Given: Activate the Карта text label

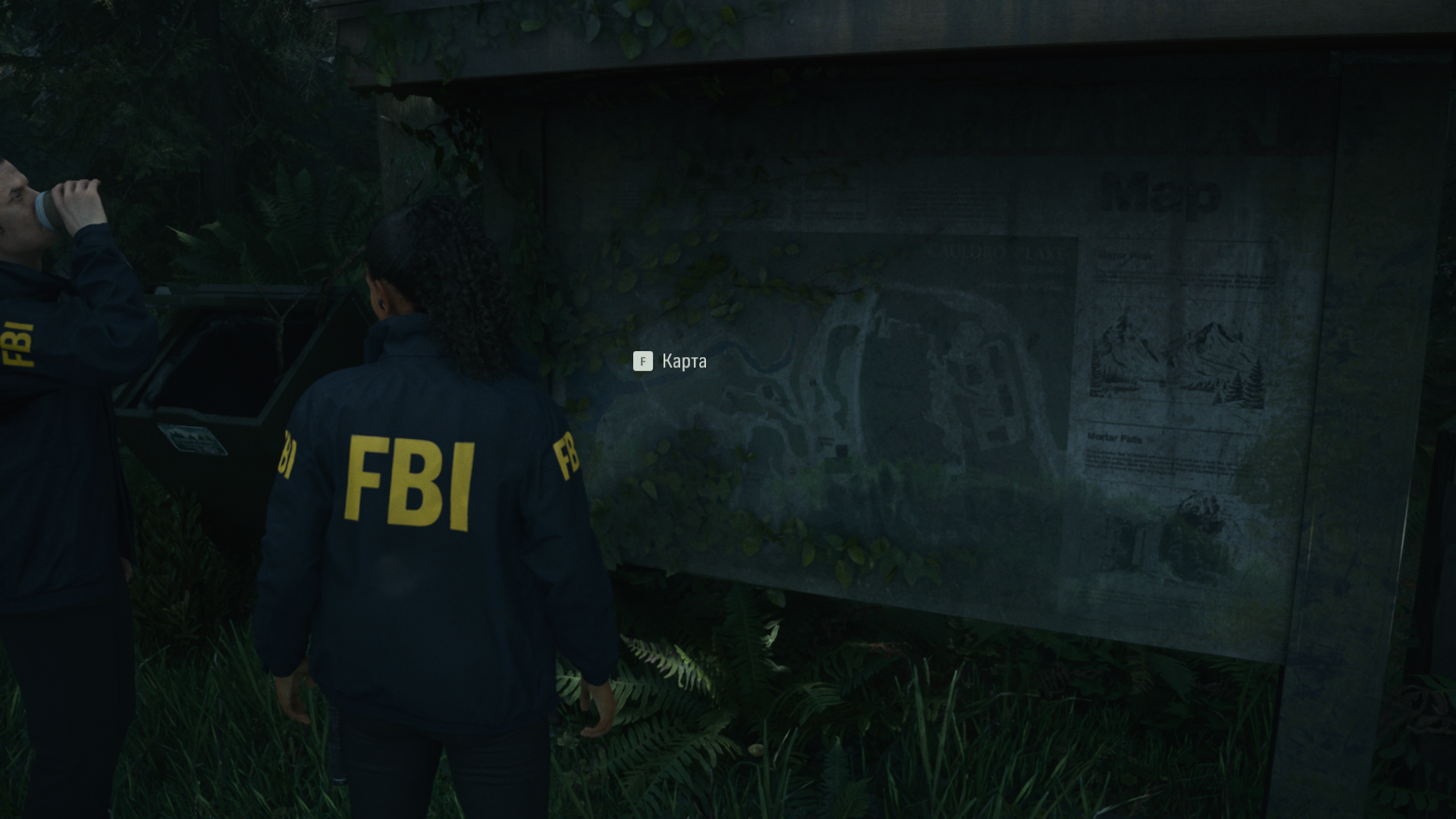Looking at the screenshot, I should tap(683, 362).
